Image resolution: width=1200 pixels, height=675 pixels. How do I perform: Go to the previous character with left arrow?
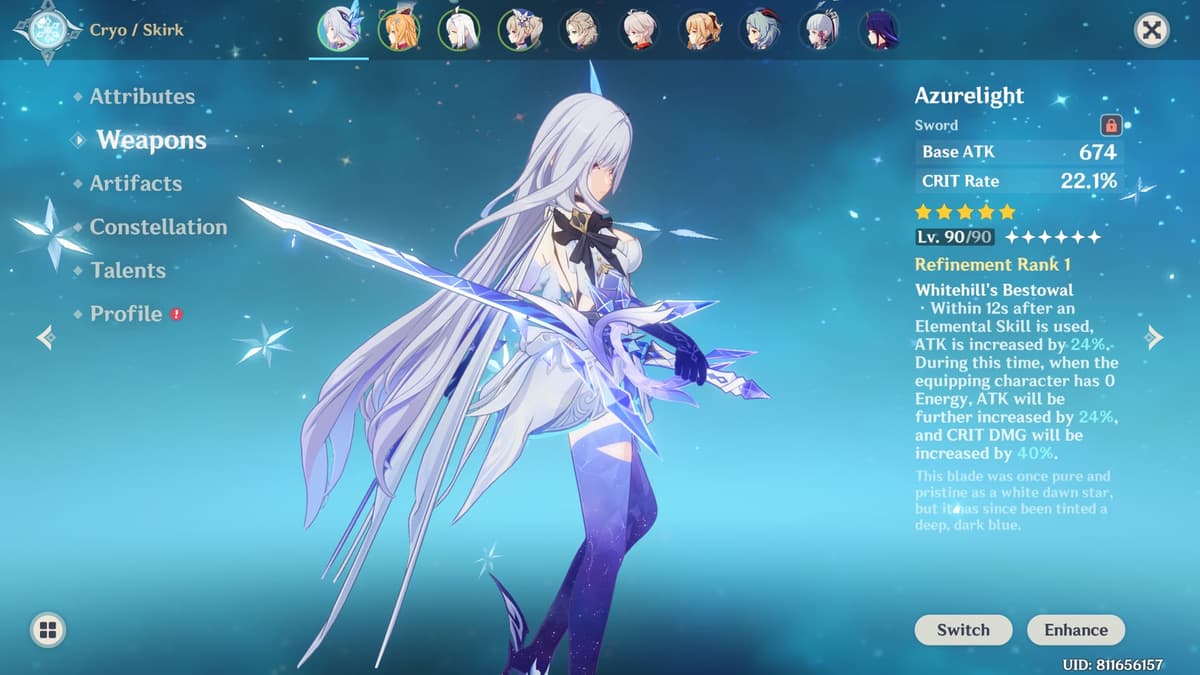click(45, 338)
